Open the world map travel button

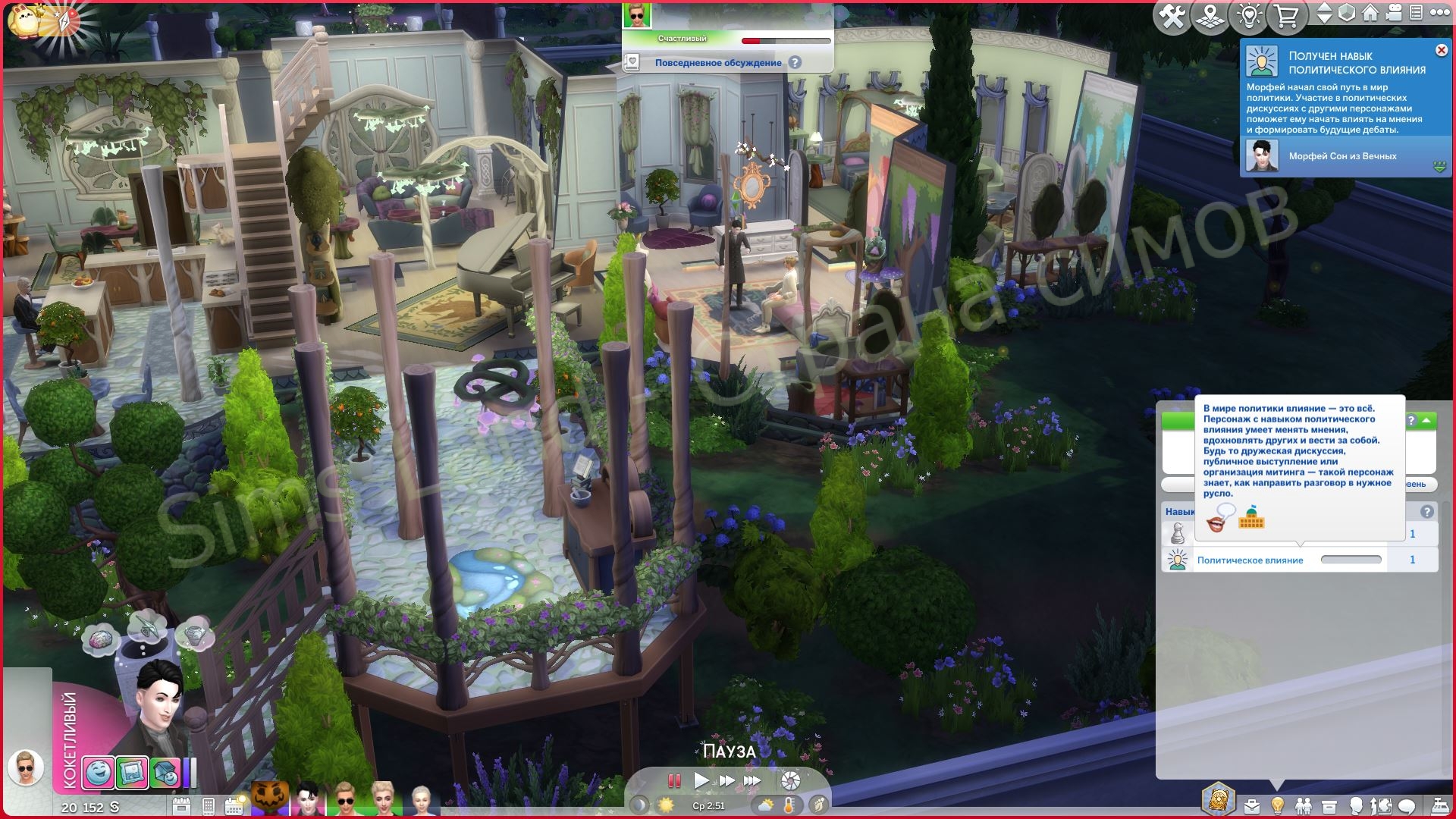pos(1210,17)
